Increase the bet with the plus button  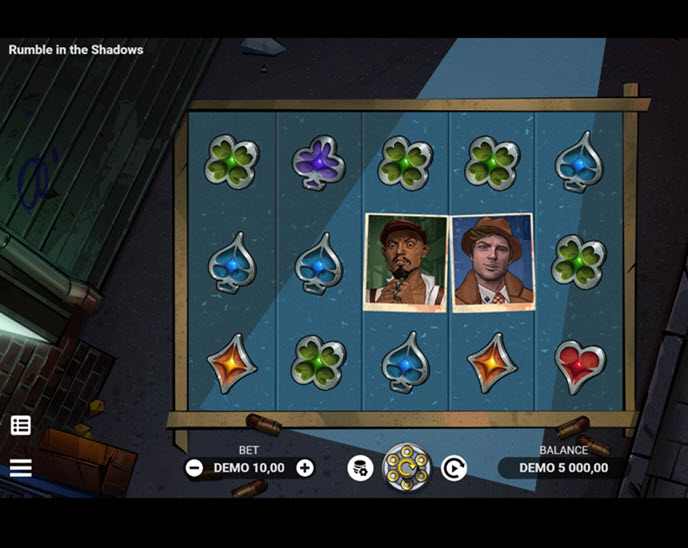tap(305, 468)
